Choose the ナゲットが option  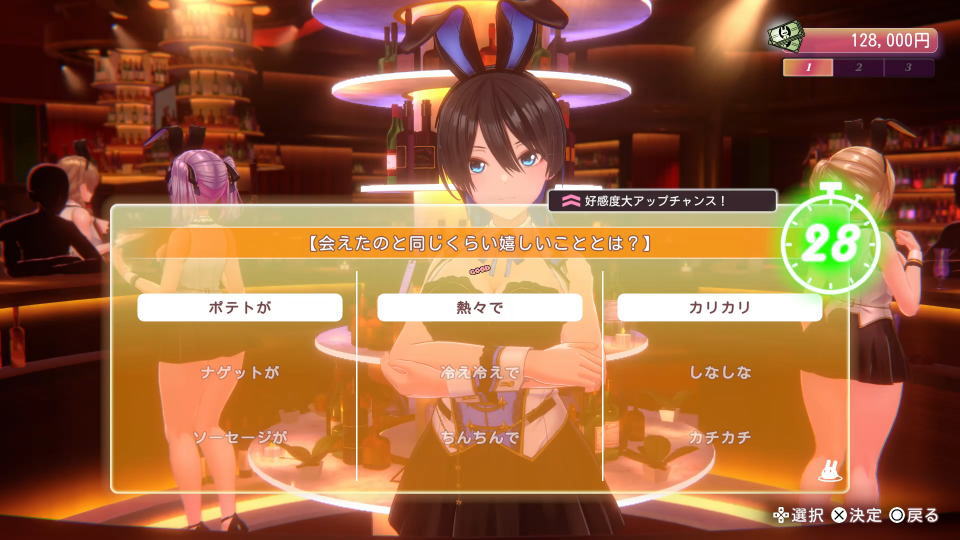click(240, 373)
